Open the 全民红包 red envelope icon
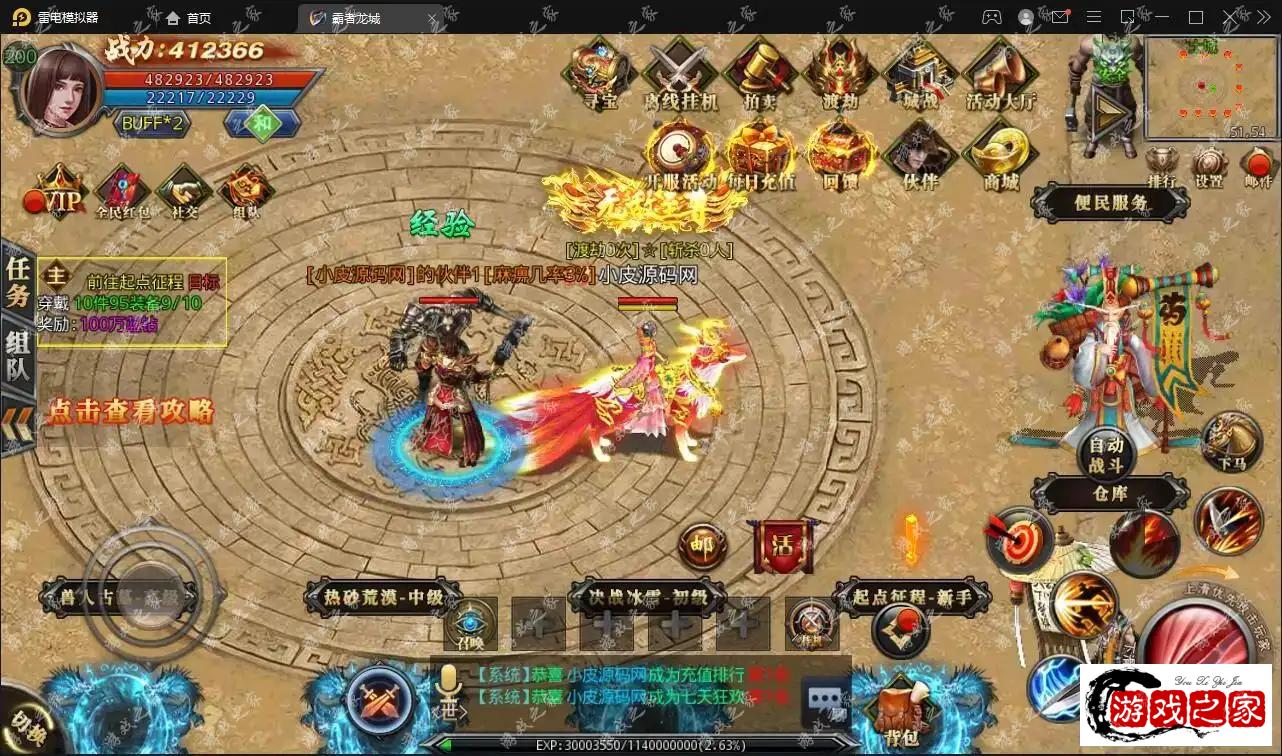This screenshot has height=756, width=1282. [x=122, y=192]
